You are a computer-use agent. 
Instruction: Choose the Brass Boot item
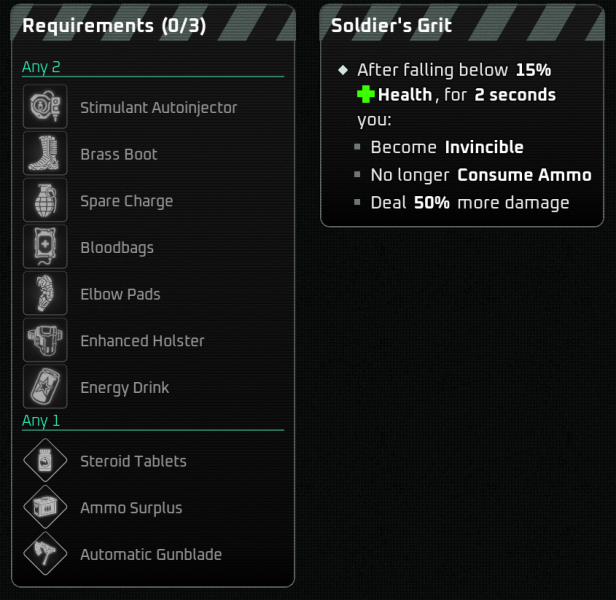pos(118,155)
